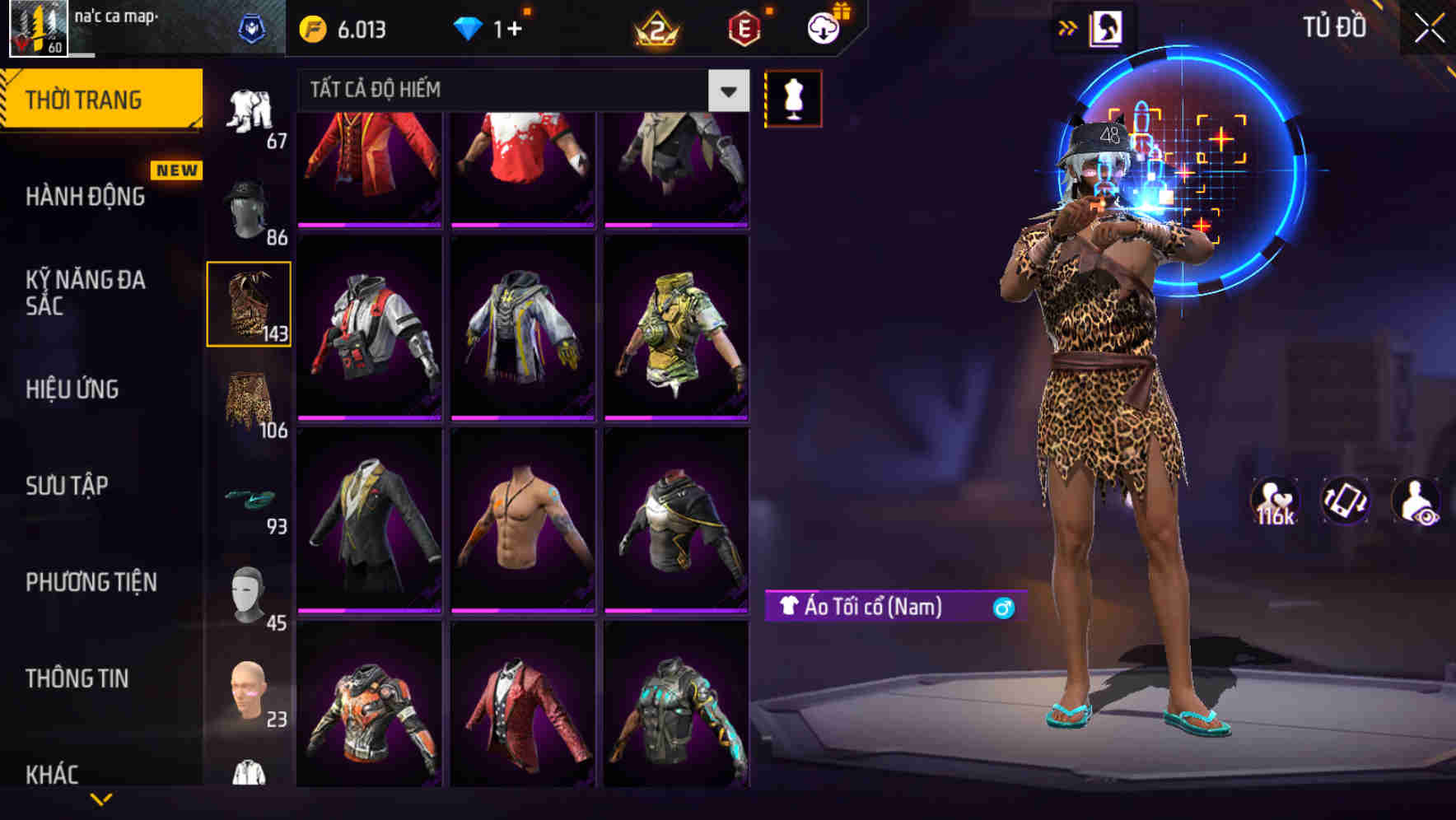Collapse the panel using the double-arrow chevron
This screenshot has height=820, width=1456.
point(1068,26)
